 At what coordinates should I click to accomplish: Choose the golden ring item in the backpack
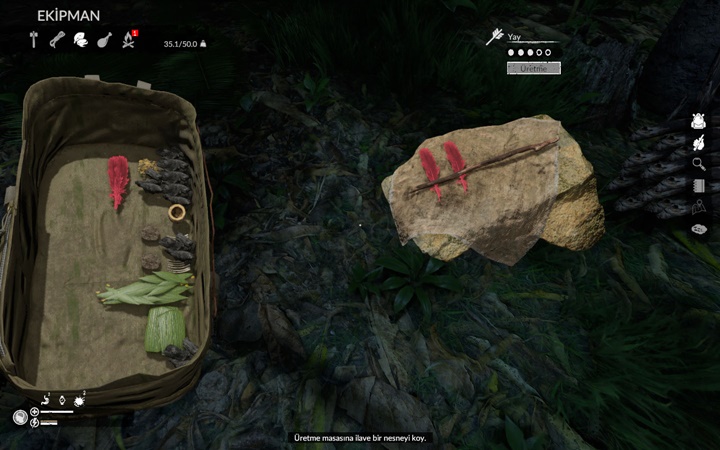point(177,212)
